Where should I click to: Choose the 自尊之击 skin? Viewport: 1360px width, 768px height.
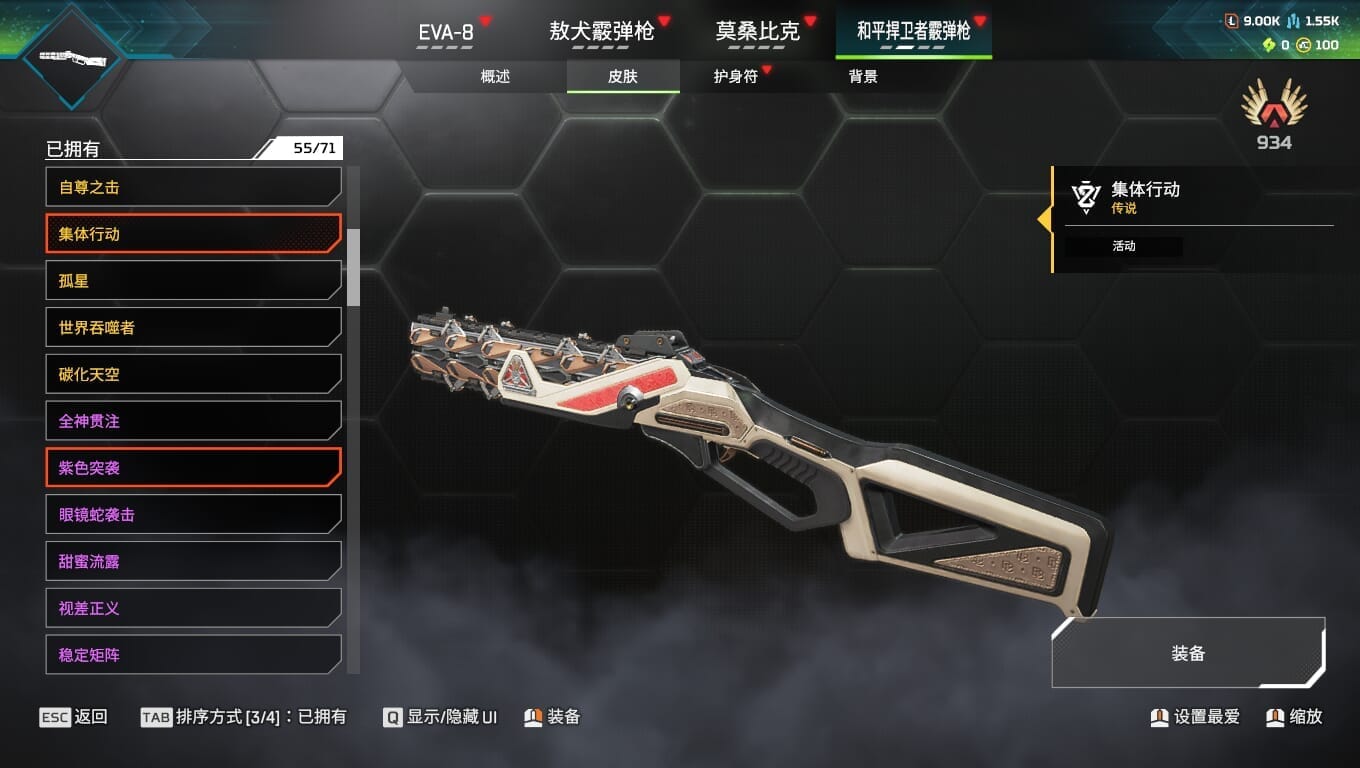[x=193, y=187]
